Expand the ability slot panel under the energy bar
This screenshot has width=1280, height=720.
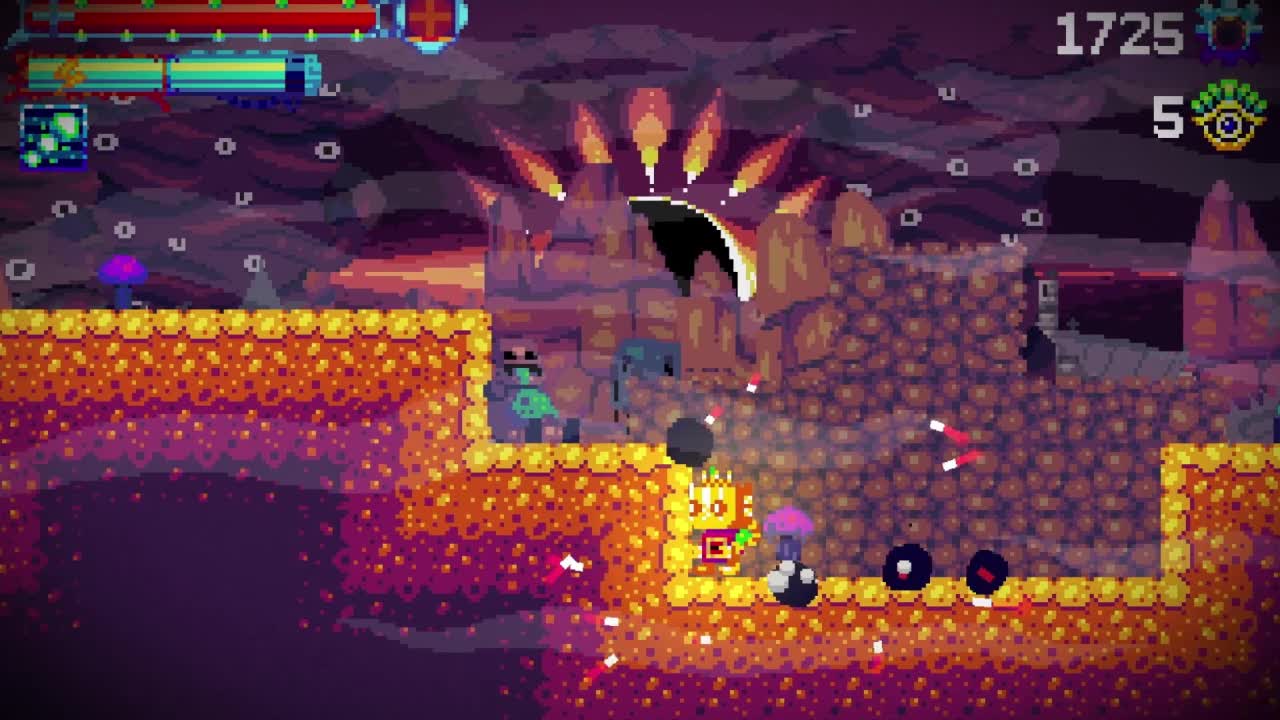point(52,138)
